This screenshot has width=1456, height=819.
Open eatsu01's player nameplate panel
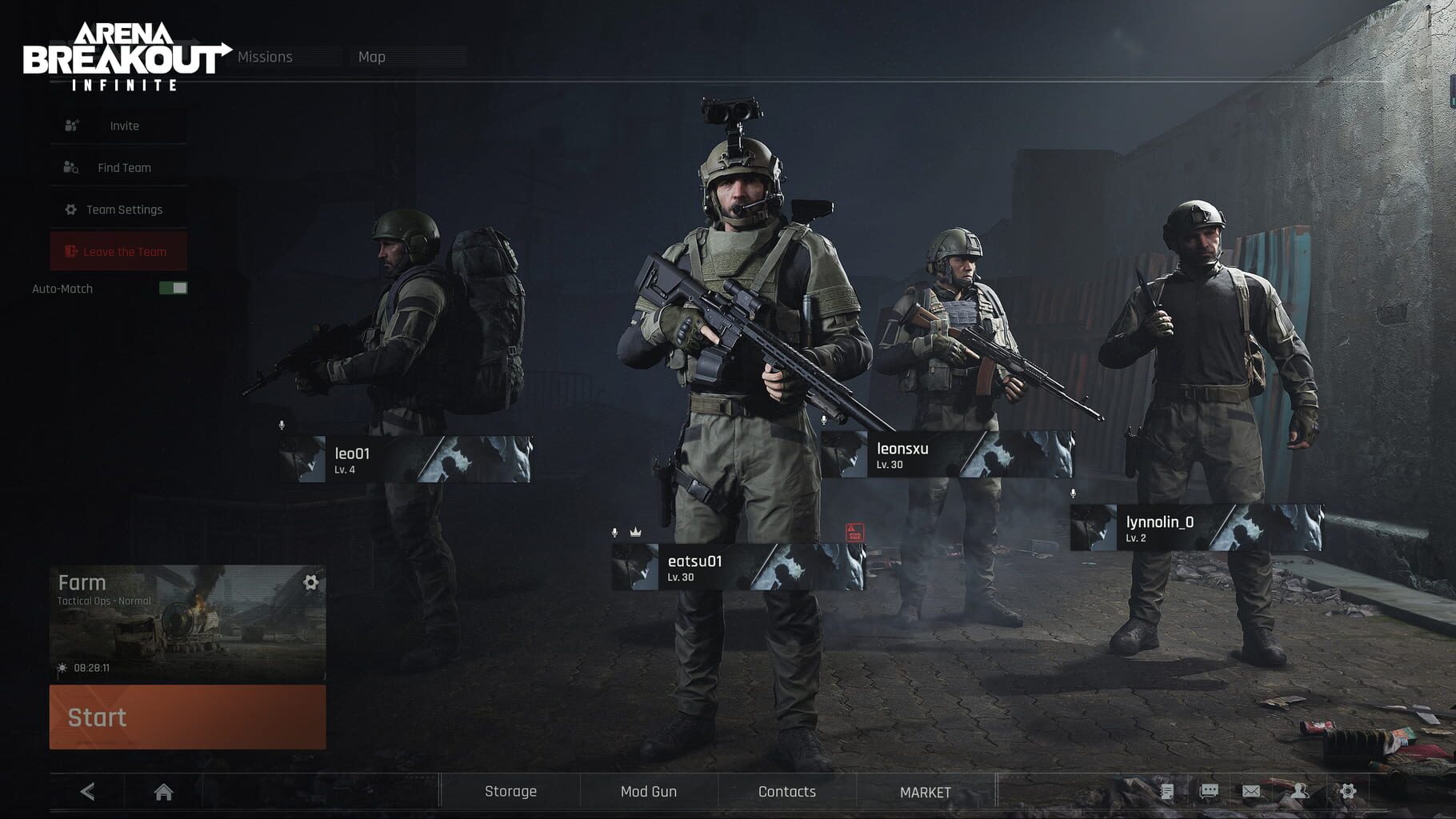tap(720, 568)
